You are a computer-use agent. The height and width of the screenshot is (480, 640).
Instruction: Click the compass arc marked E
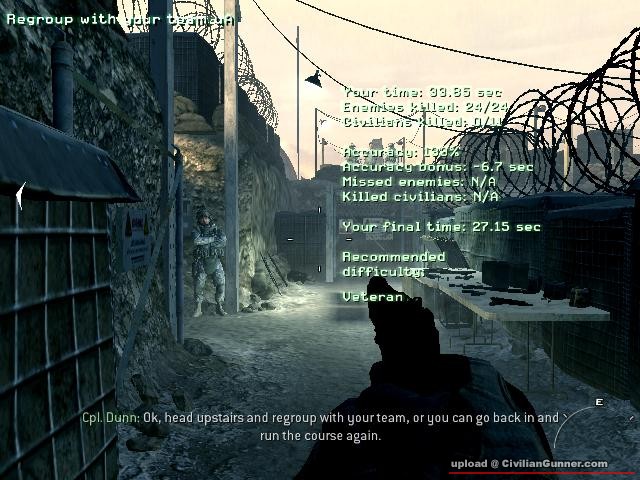click(x=600, y=425)
